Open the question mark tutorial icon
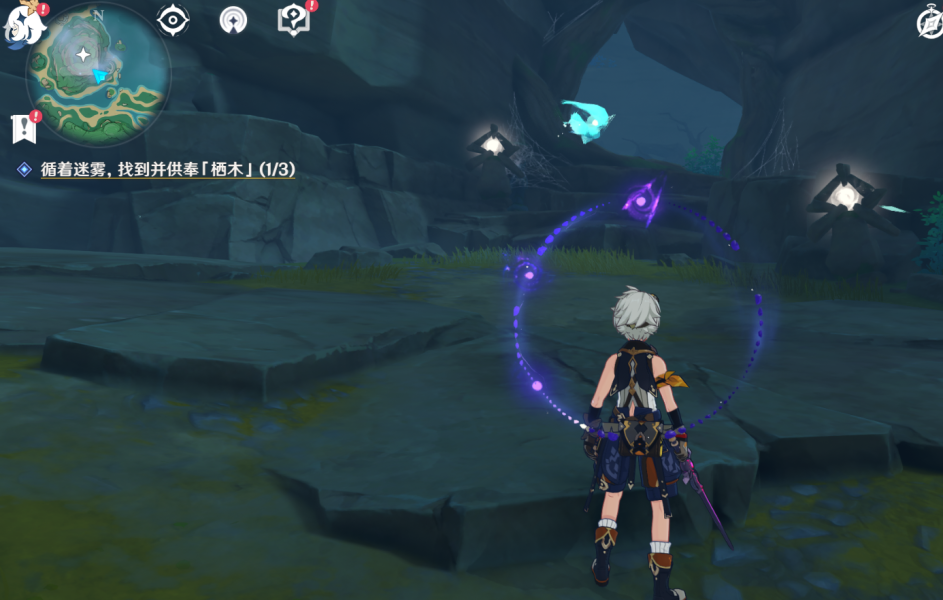943x600 pixels. 293,20
